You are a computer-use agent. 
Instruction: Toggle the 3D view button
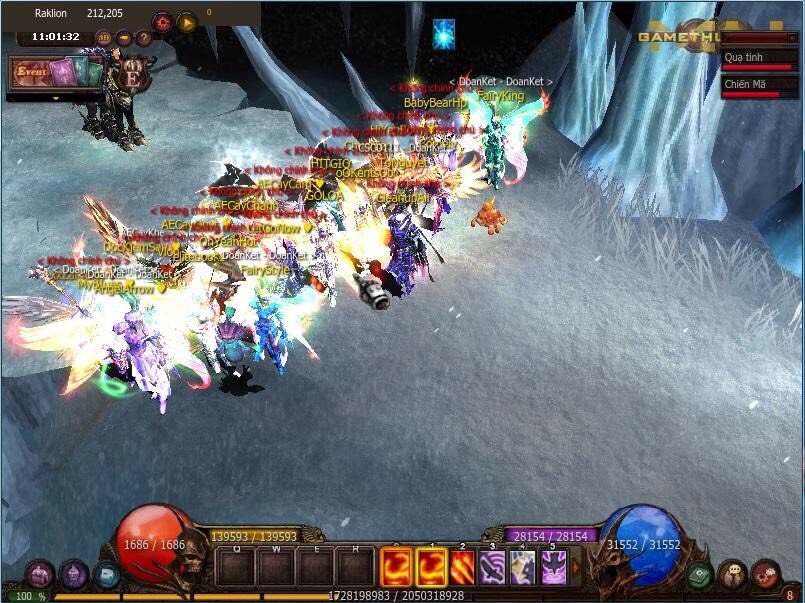104,38
